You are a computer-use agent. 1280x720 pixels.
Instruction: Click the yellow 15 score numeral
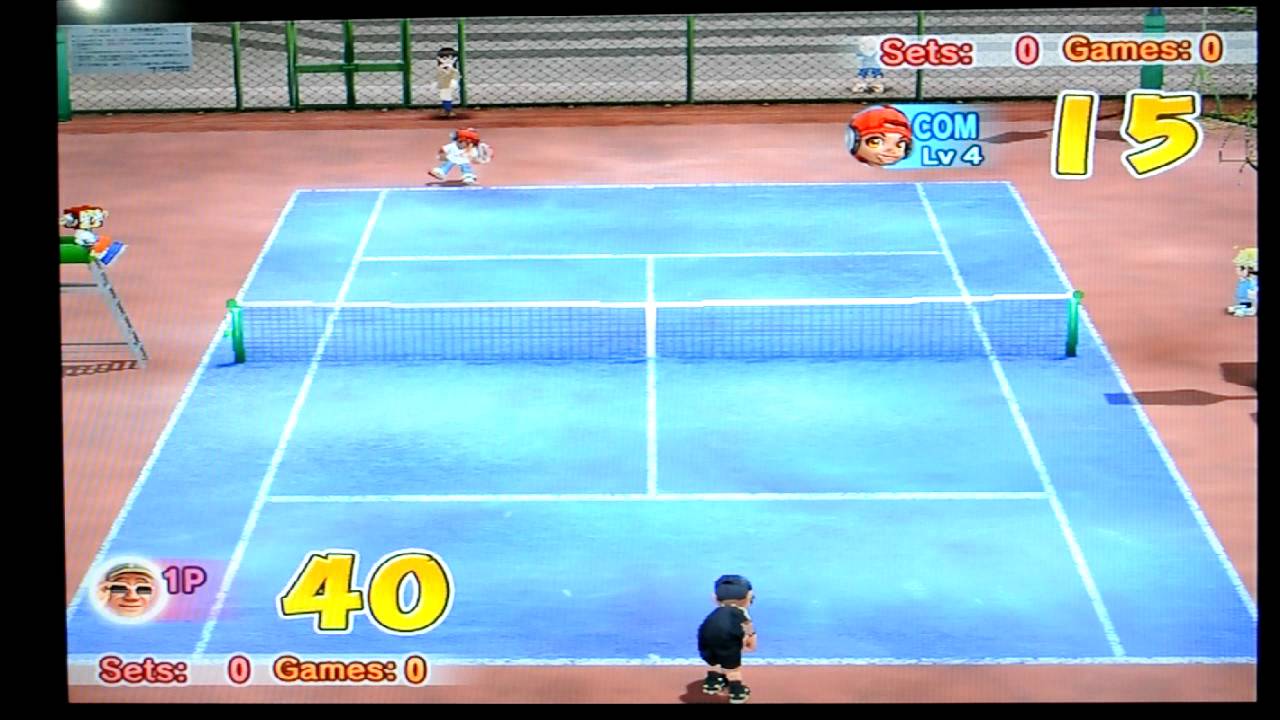[1128, 136]
